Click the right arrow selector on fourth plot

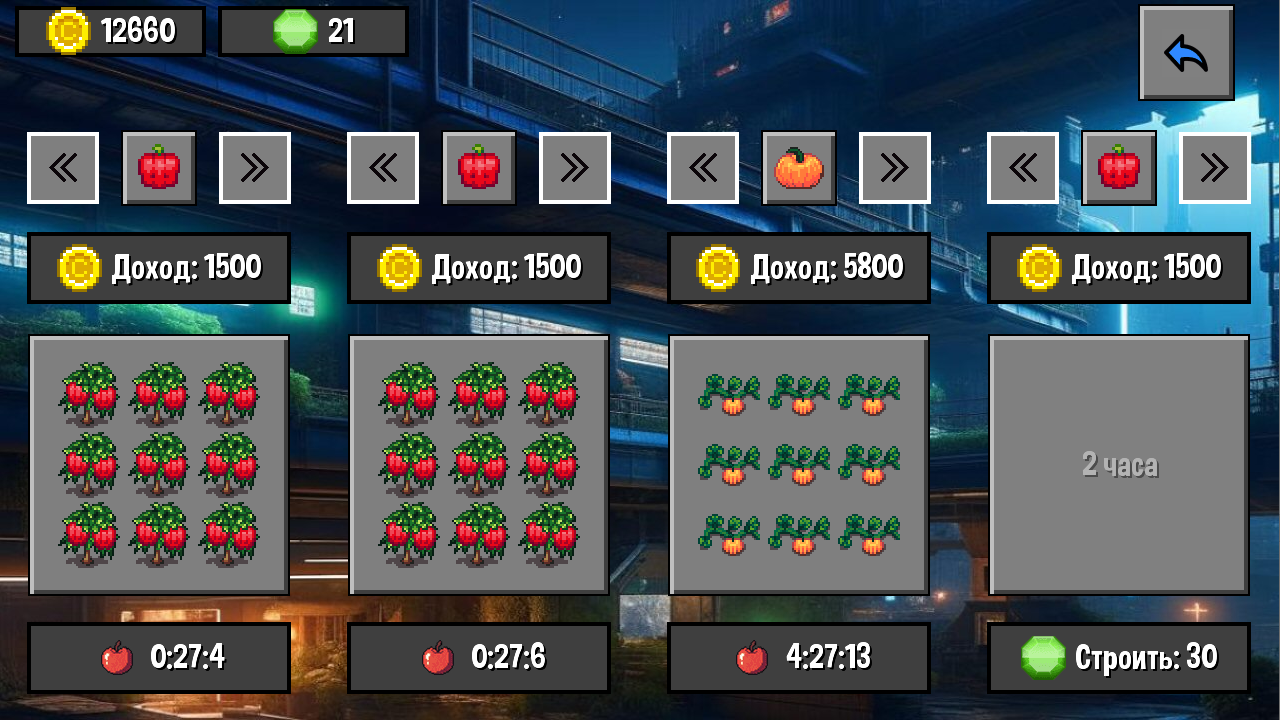coord(1214,167)
